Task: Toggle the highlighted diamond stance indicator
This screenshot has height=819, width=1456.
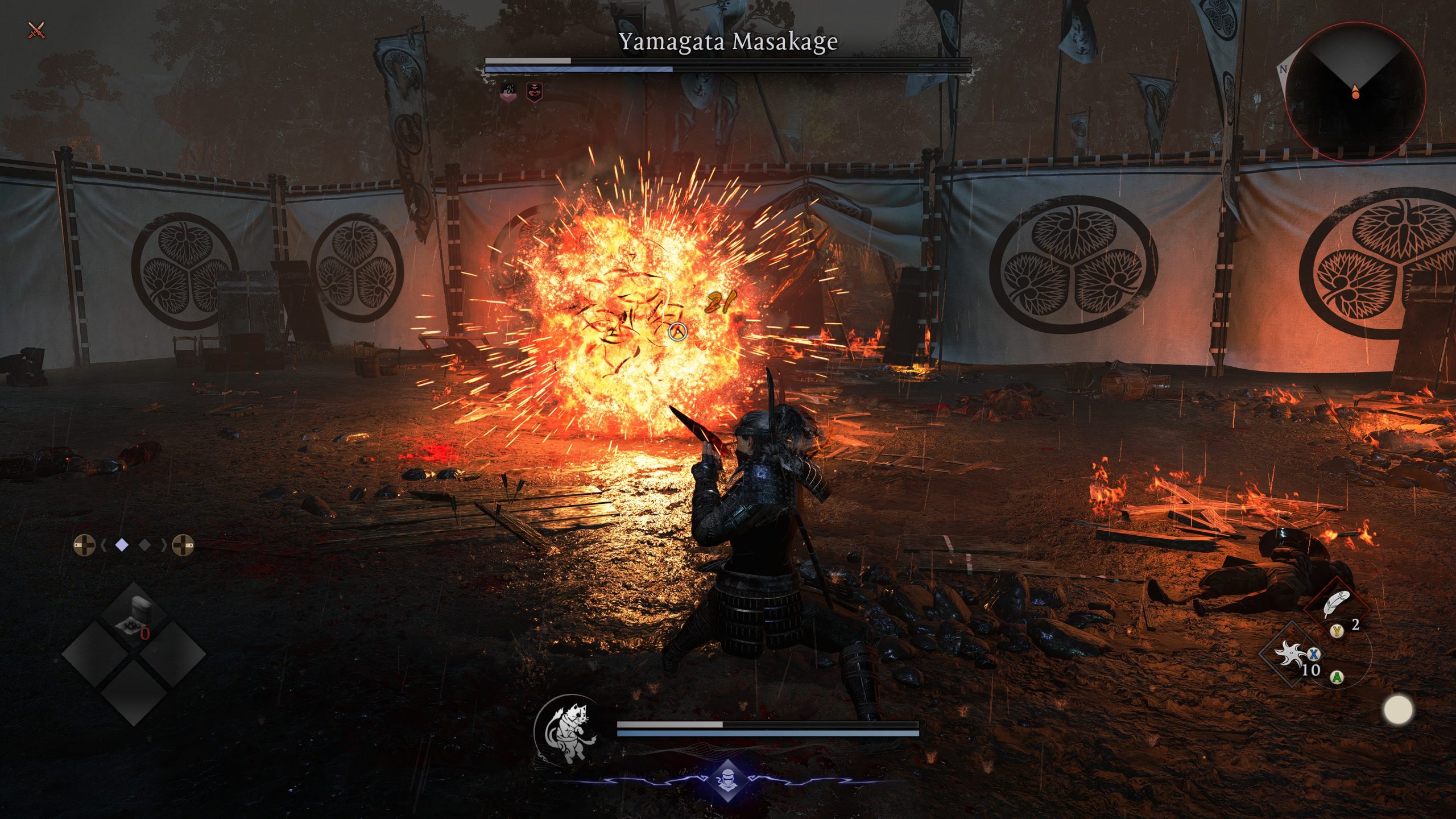Action: pos(121,544)
